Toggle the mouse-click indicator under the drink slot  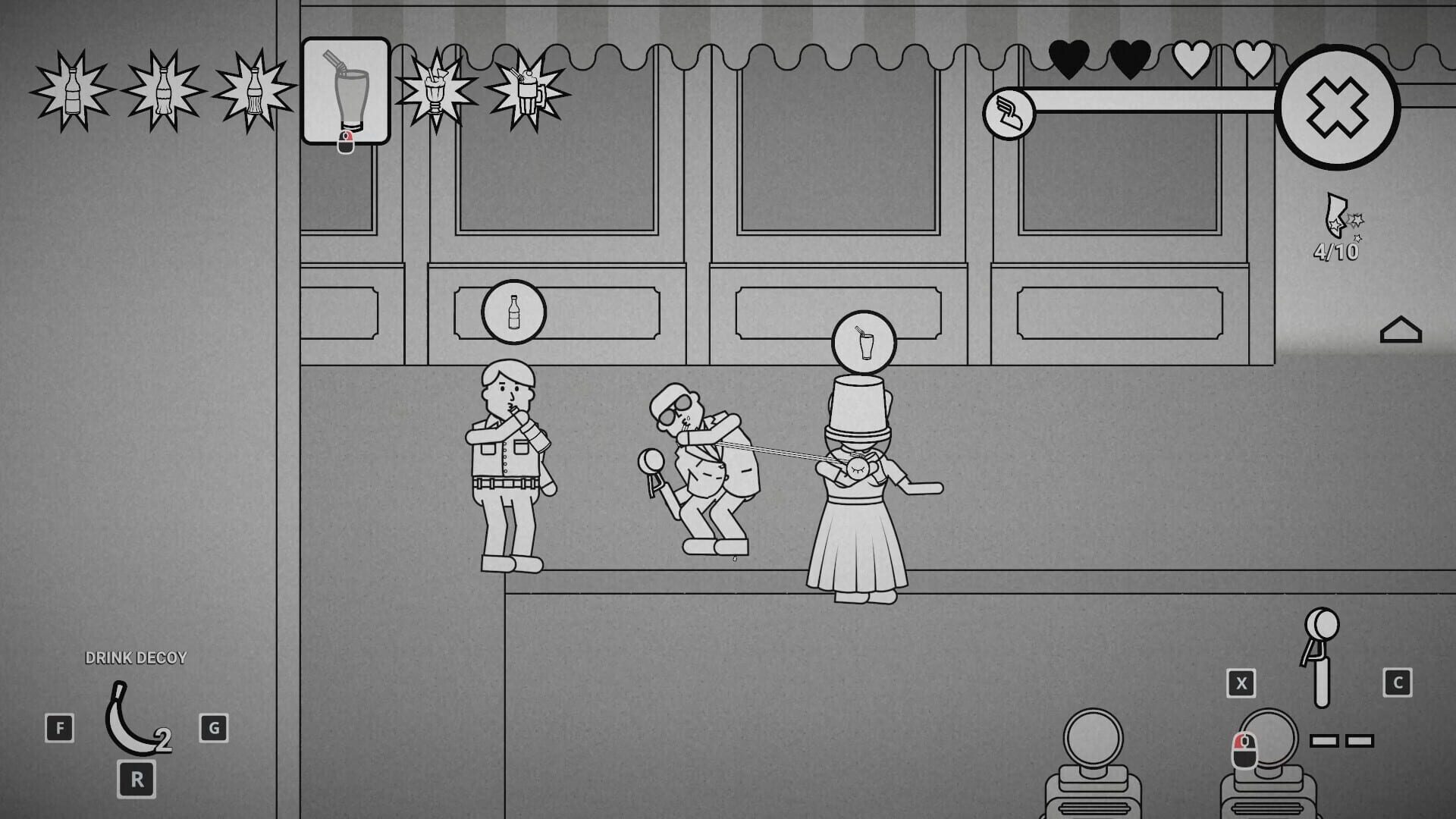[x=347, y=140]
